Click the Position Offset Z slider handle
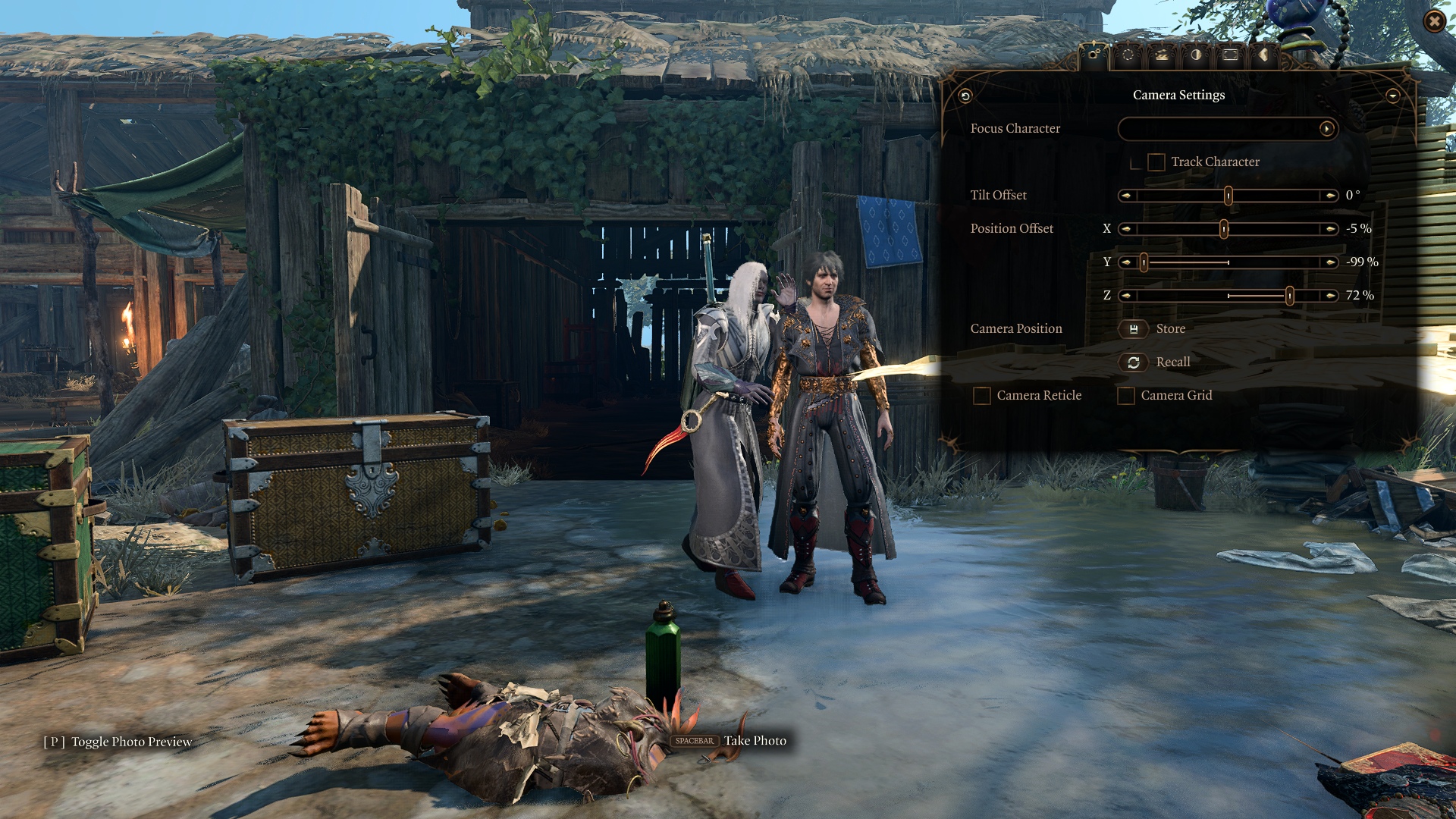1456x819 pixels. point(1289,296)
